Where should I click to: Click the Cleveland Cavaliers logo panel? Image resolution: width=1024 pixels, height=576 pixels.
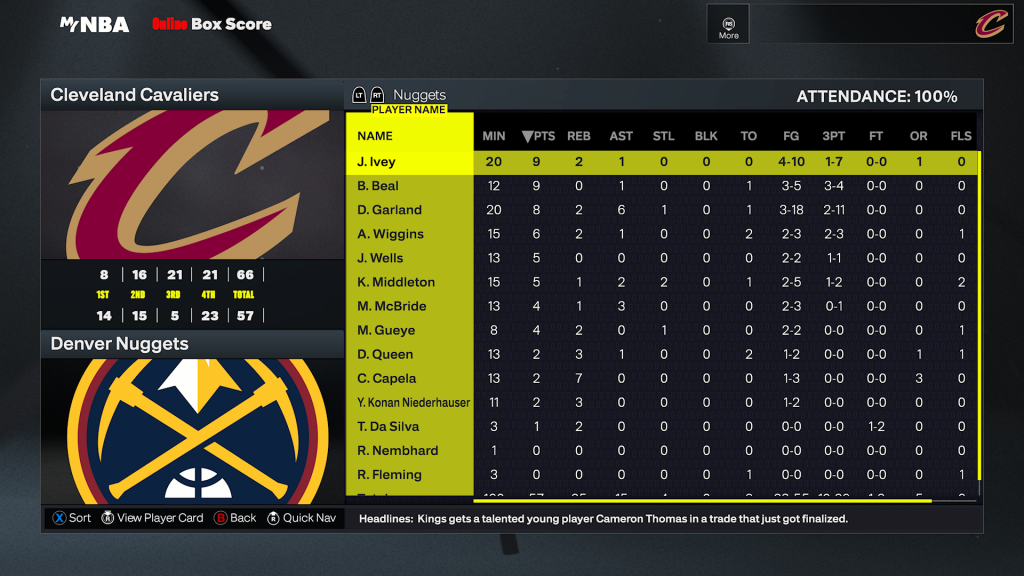point(192,185)
